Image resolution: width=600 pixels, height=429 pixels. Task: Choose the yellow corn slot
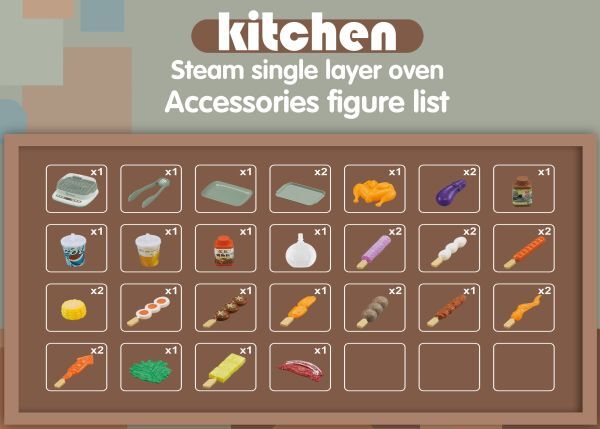[x=76, y=308]
